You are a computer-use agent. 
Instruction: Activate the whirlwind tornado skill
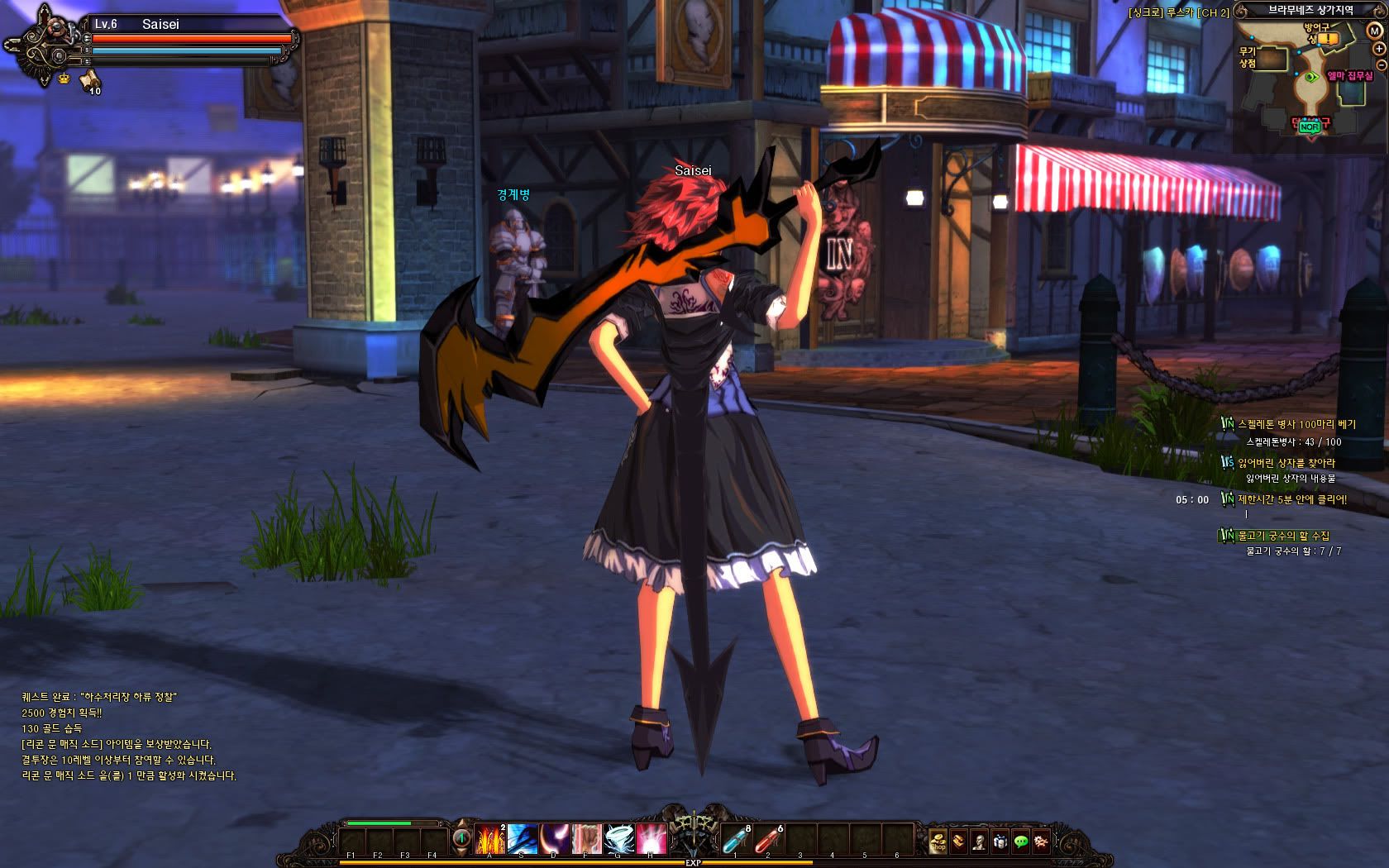tap(619, 839)
